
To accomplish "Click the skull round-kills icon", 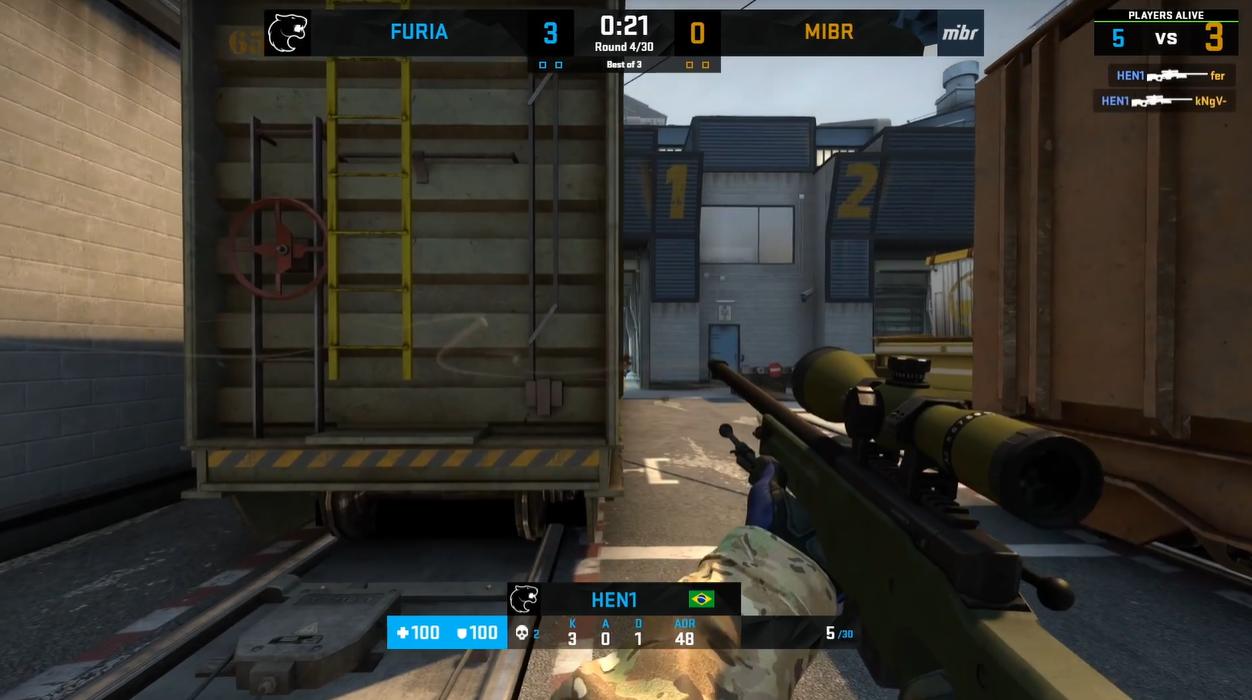I will (x=521, y=633).
